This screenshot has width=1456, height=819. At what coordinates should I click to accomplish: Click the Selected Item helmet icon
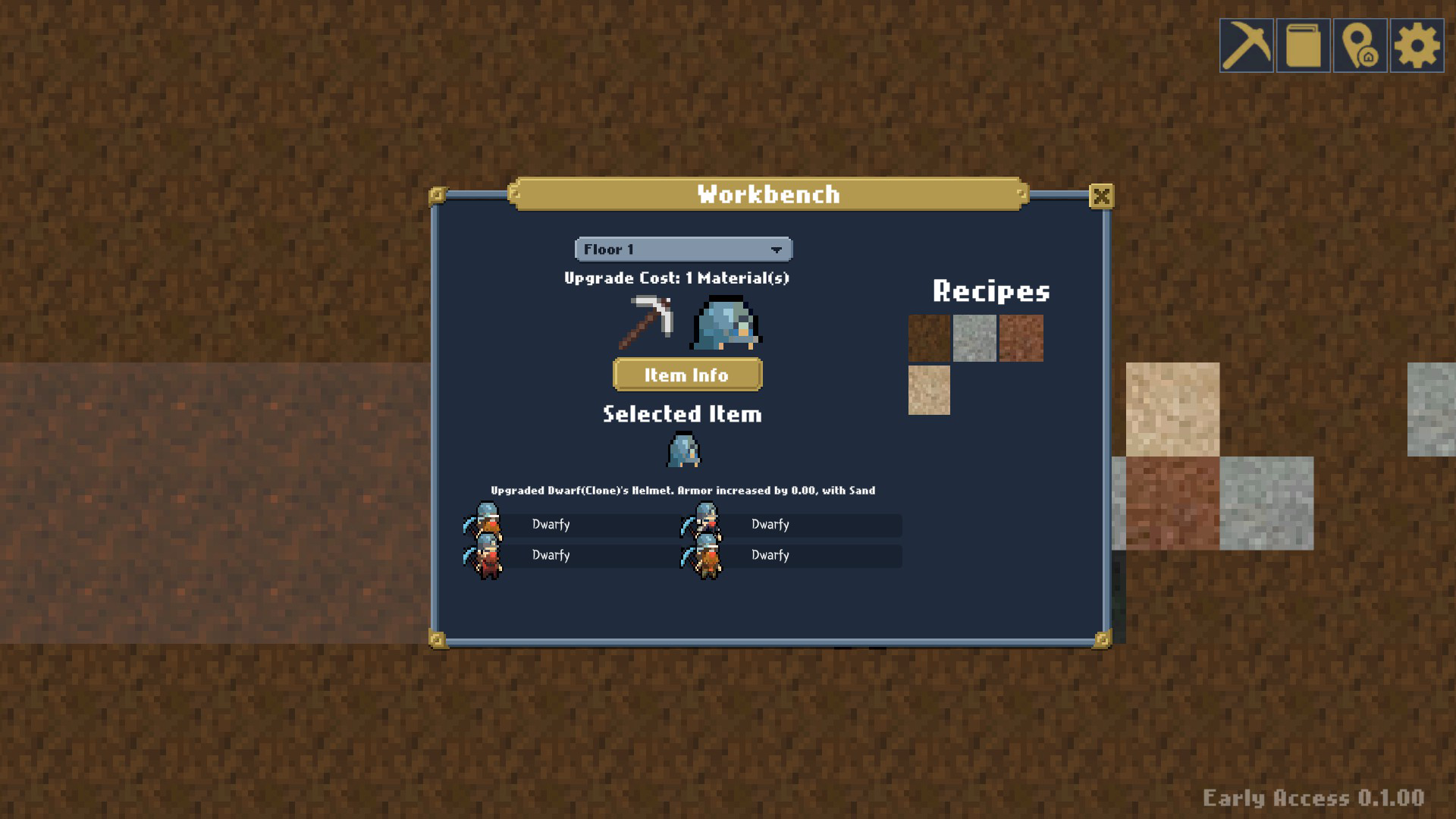[682, 449]
